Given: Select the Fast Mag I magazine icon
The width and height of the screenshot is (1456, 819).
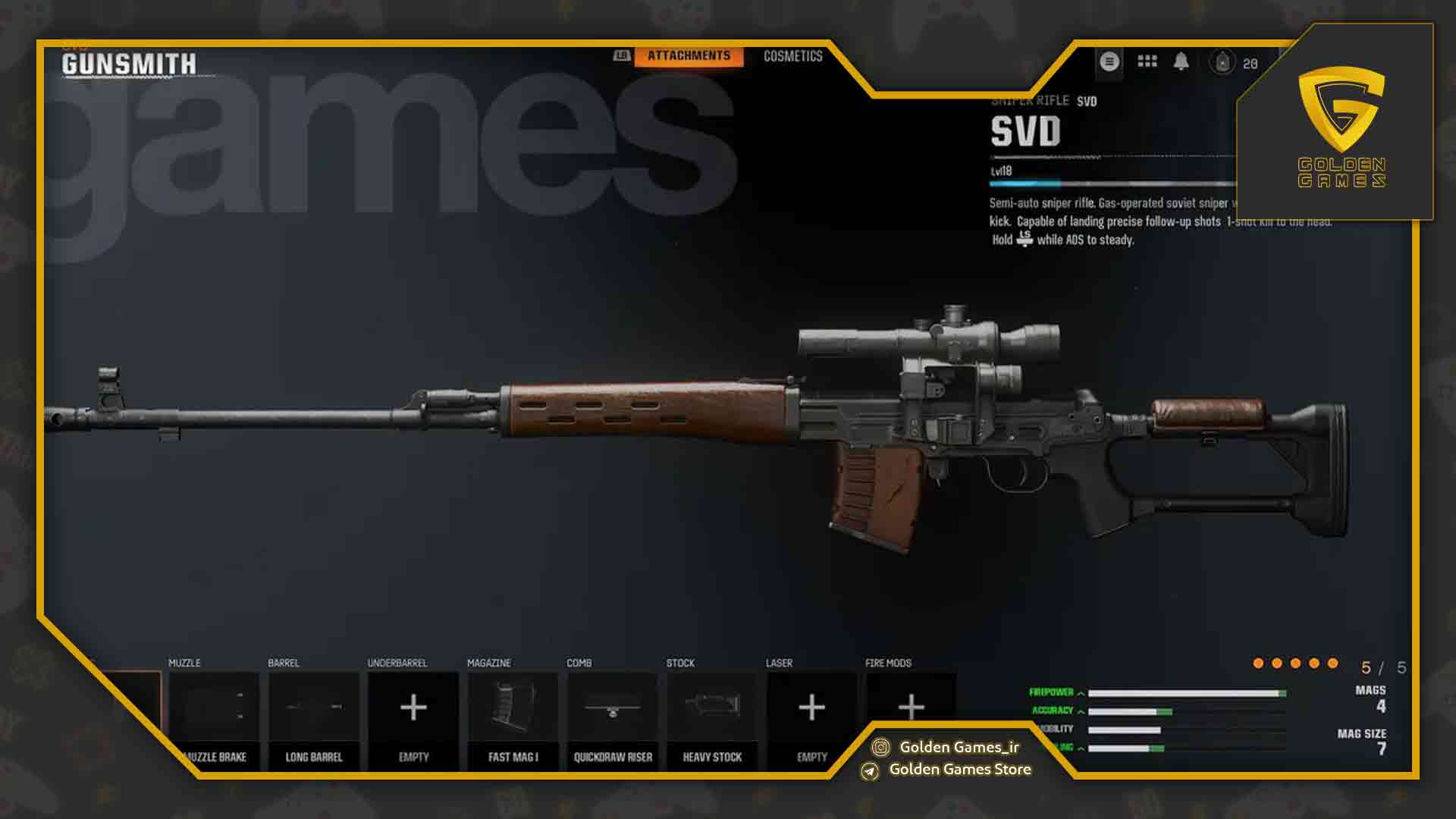Looking at the screenshot, I should tap(513, 705).
